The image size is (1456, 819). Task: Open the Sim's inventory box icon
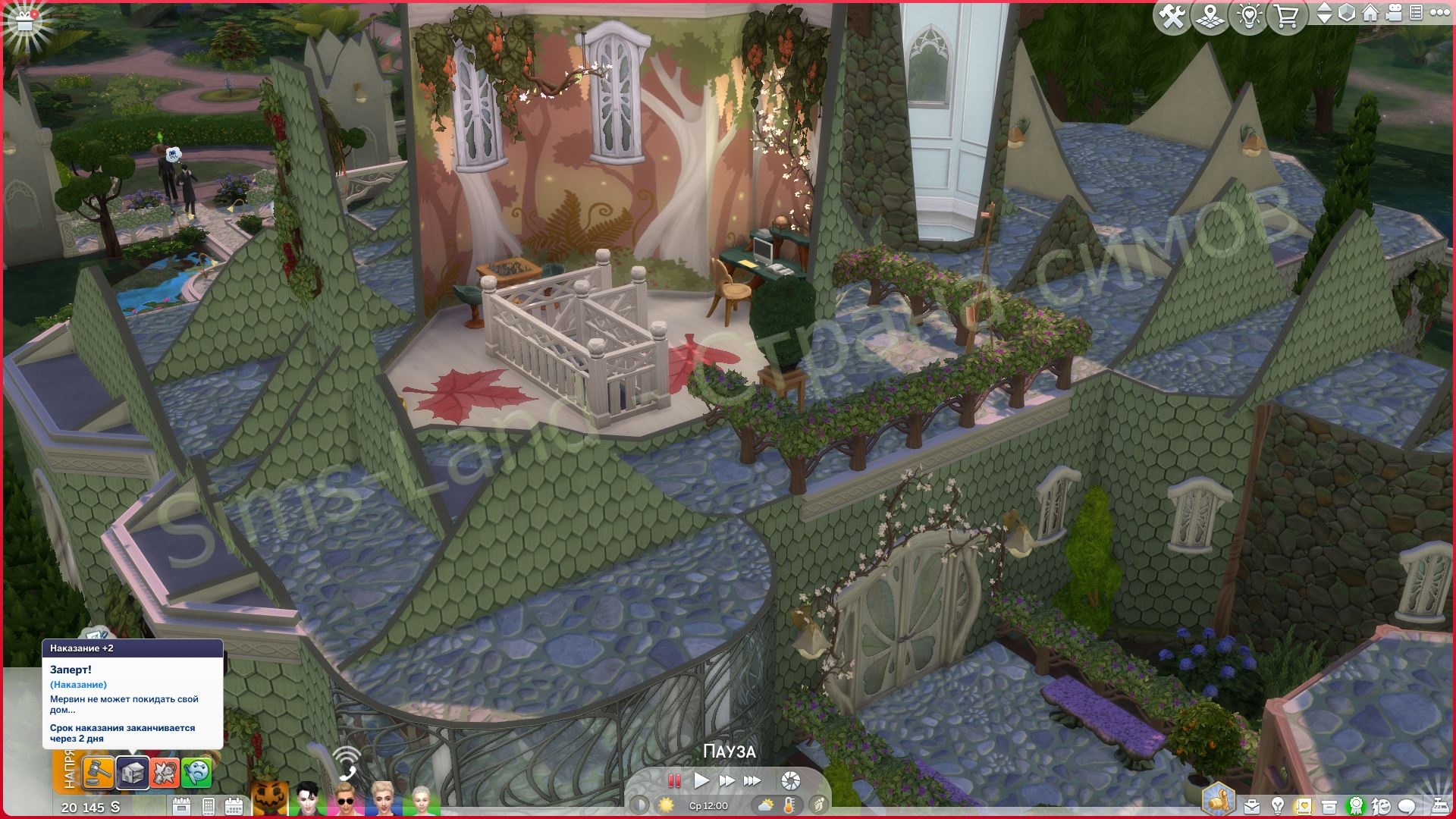point(1329,805)
